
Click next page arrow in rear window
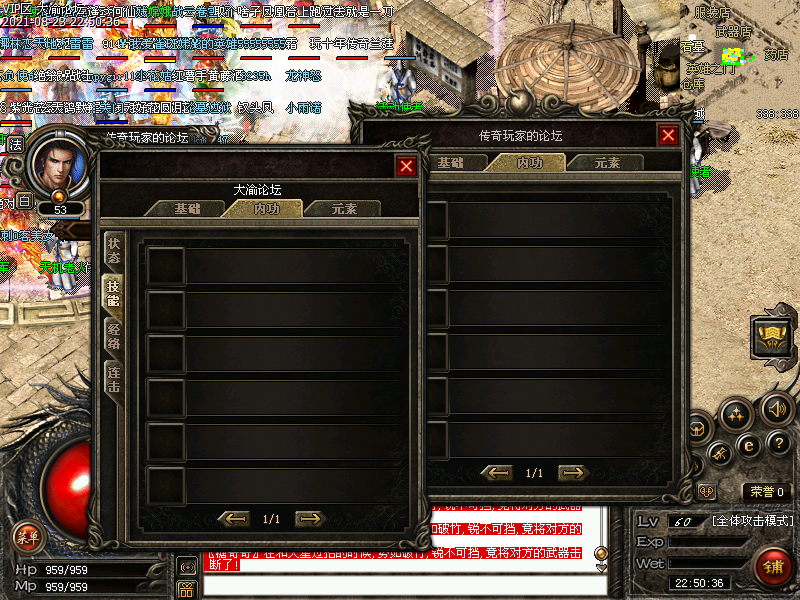coord(573,472)
